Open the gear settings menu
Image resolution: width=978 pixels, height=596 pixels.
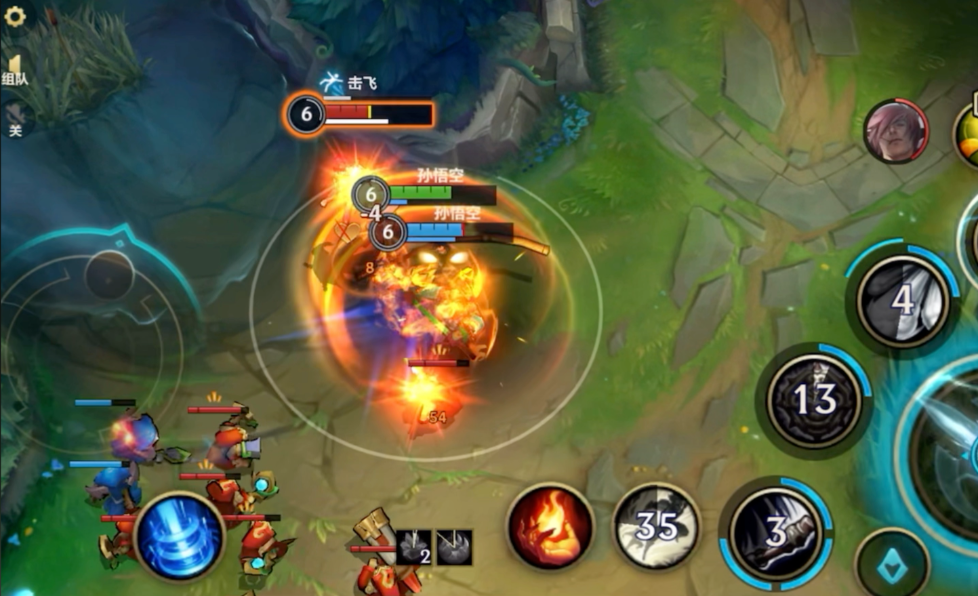point(15,16)
